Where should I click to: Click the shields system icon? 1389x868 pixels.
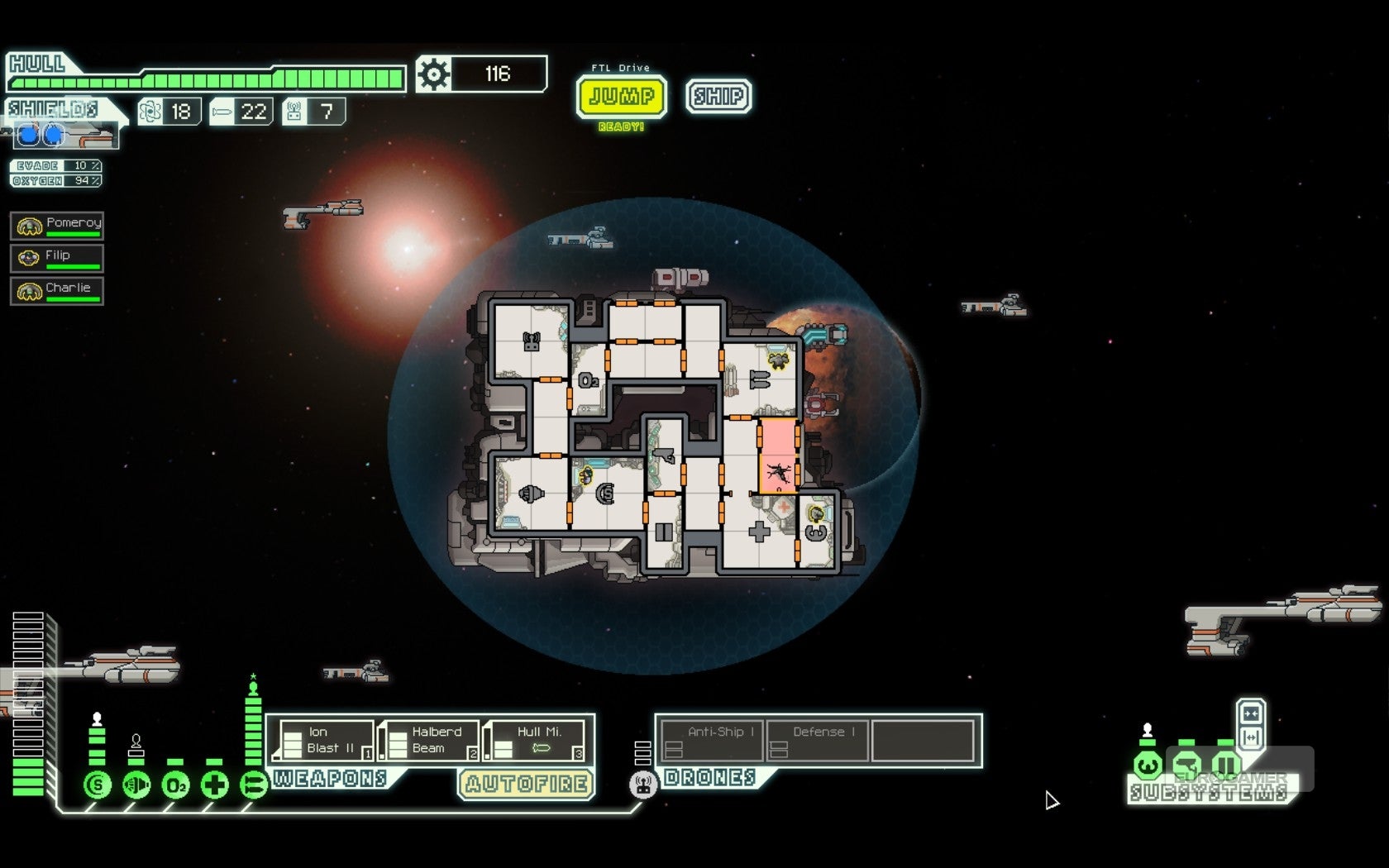tap(98, 785)
